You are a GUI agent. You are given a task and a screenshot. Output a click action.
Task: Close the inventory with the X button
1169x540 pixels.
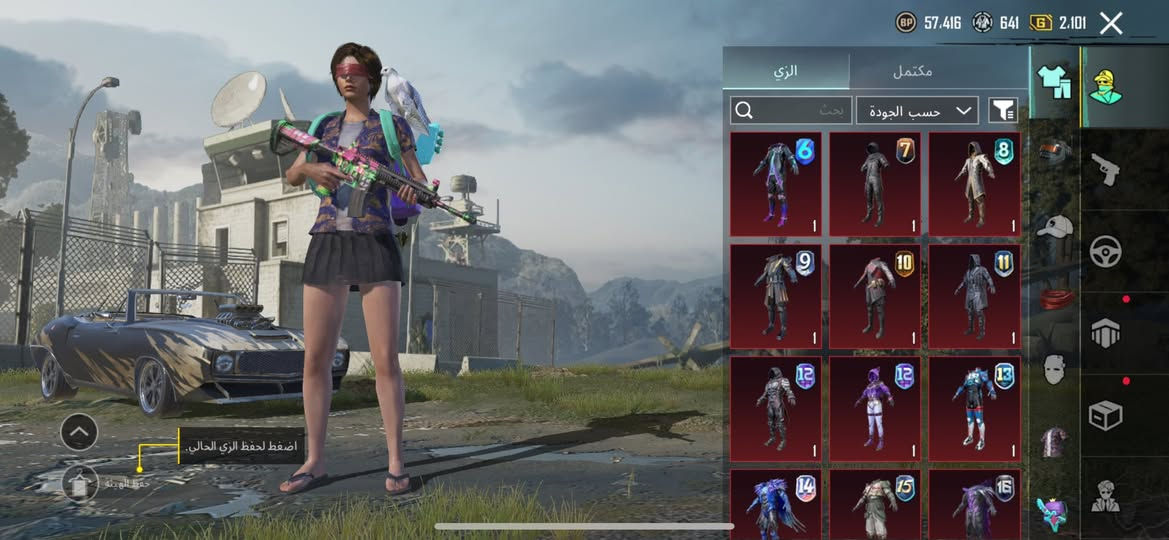[x=1111, y=23]
